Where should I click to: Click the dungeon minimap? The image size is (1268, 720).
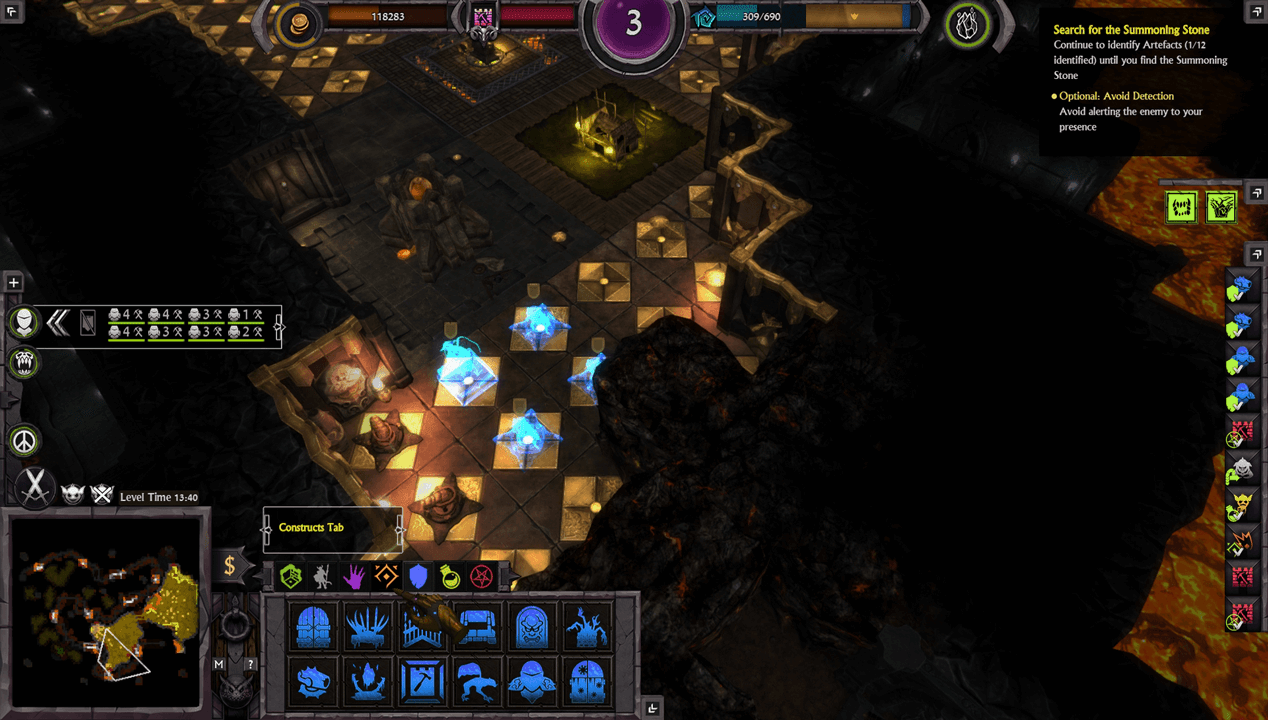point(105,613)
